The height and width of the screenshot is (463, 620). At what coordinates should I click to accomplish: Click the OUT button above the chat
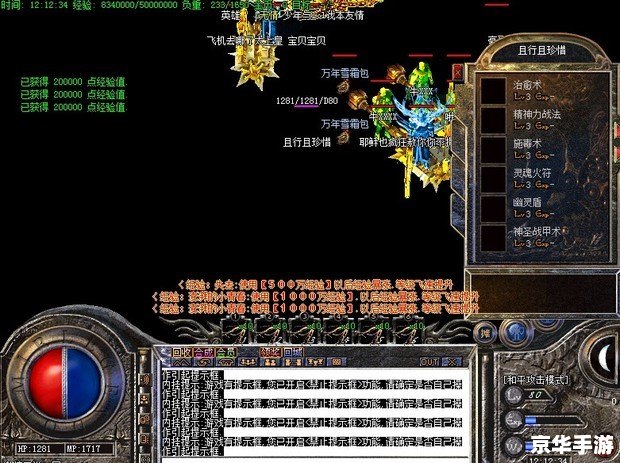pyautogui.click(x=429, y=361)
